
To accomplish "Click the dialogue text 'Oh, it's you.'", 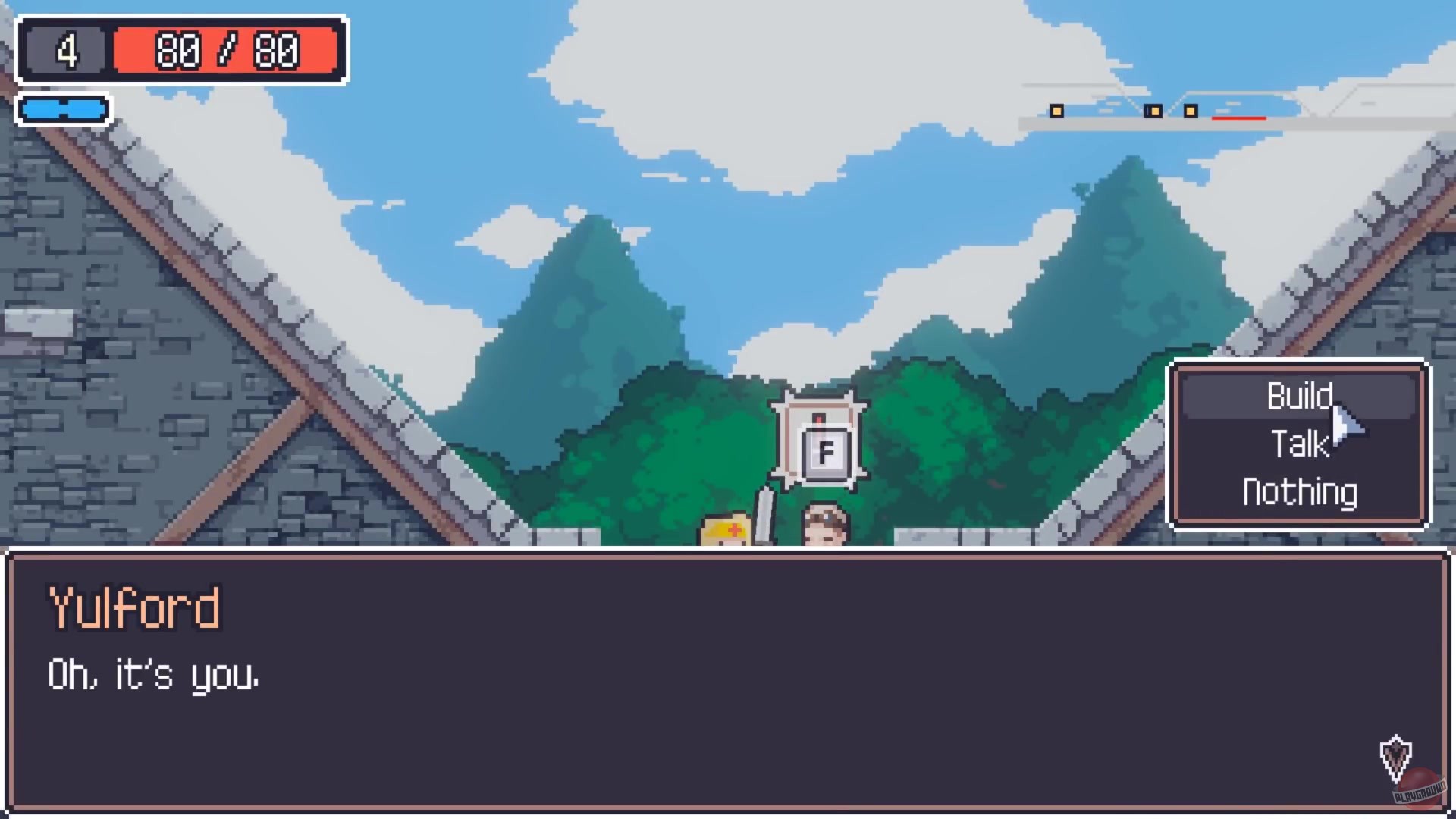I will pyautogui.click(x=154, y=675).
